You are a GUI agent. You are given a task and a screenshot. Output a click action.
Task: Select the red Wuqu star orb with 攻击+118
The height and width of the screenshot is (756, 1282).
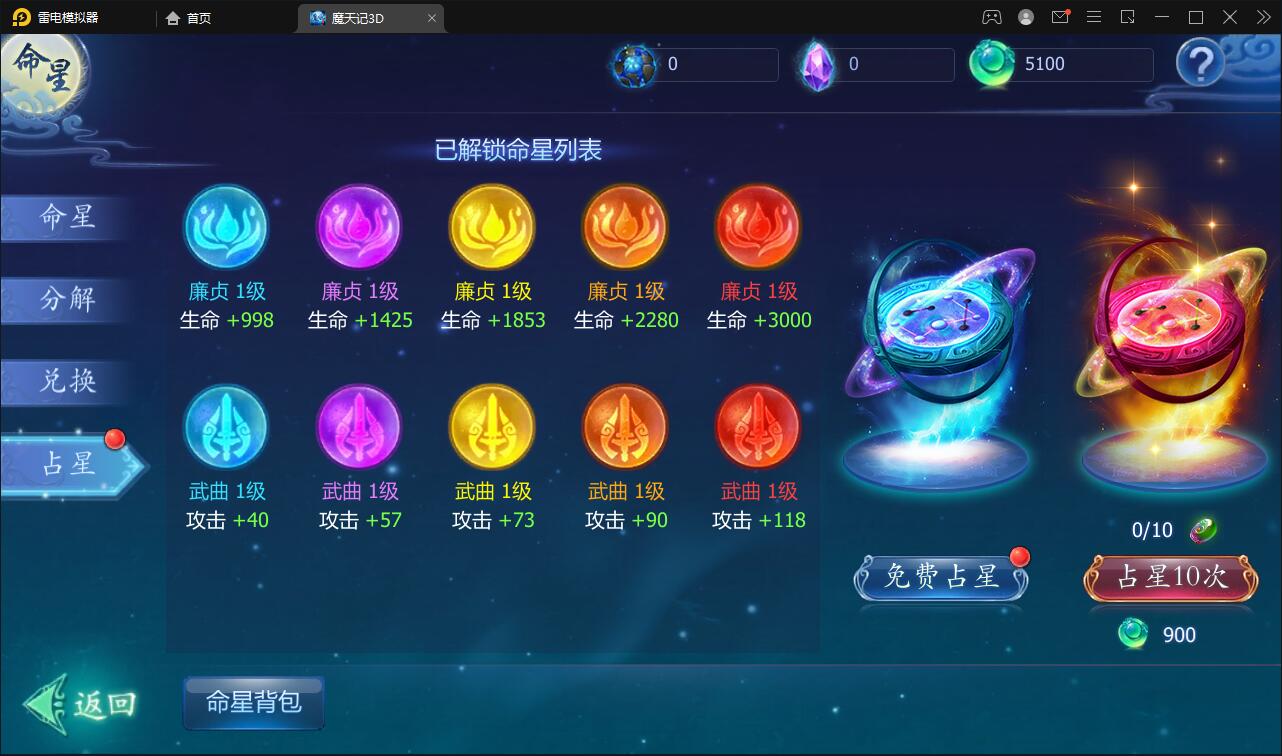[758, 428]
